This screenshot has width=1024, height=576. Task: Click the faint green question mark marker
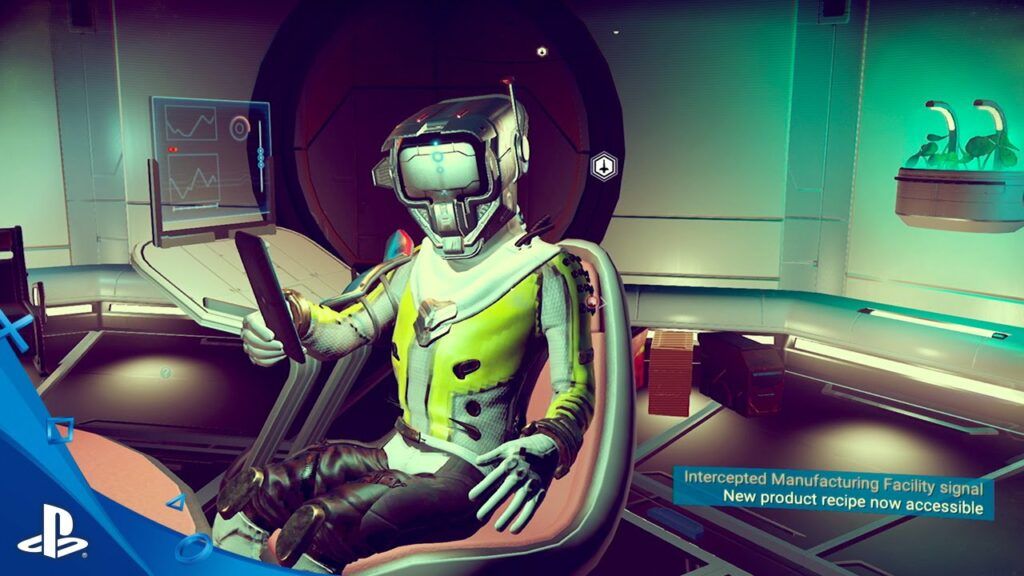(166, 373)
